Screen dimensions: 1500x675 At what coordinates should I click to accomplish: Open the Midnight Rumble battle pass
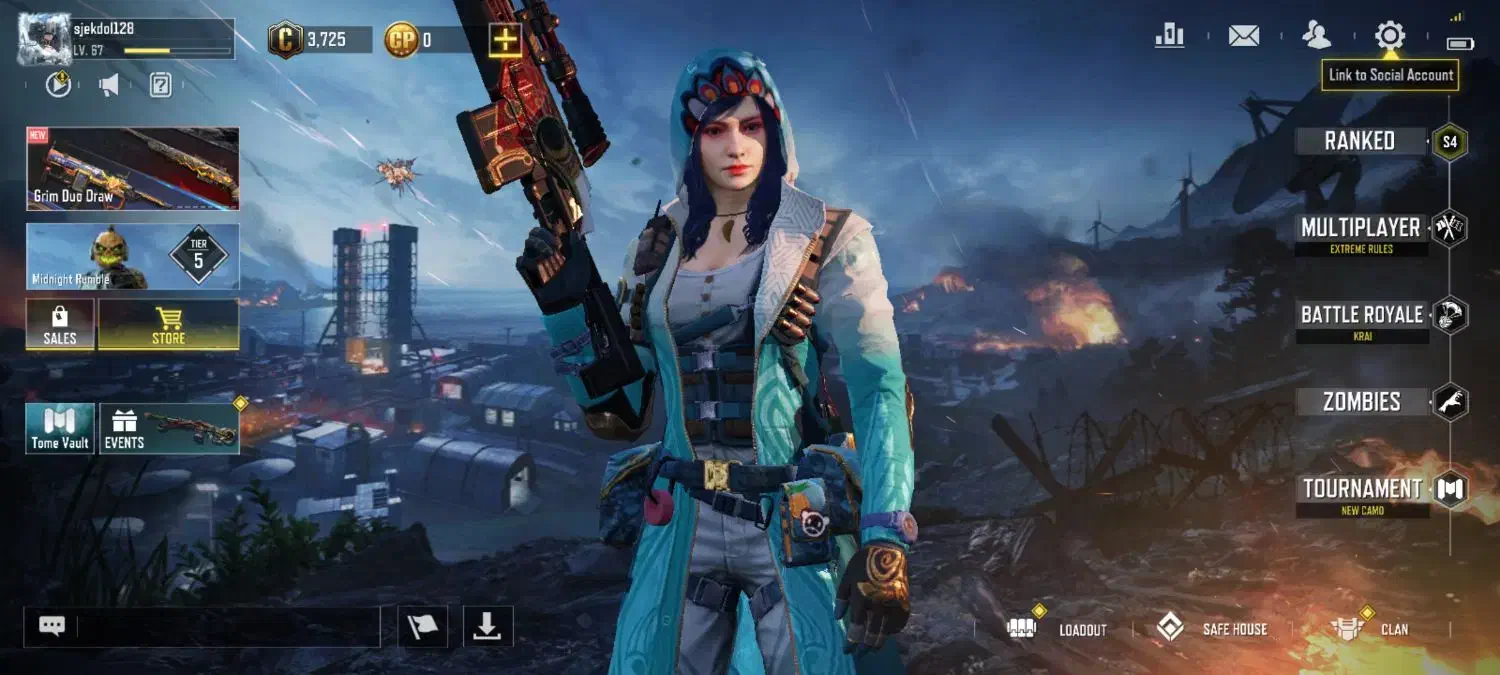(133, 257)
